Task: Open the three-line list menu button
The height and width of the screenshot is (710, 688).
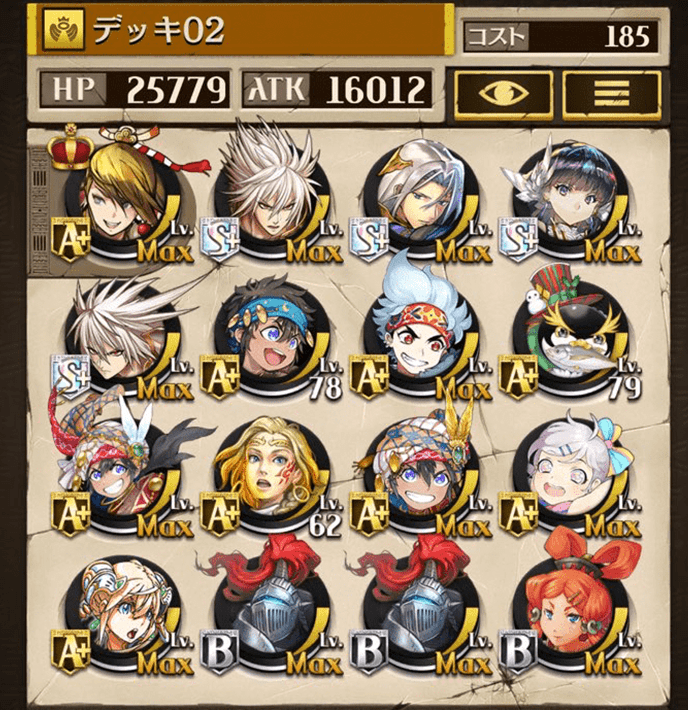Action: (x=611, y=93)
